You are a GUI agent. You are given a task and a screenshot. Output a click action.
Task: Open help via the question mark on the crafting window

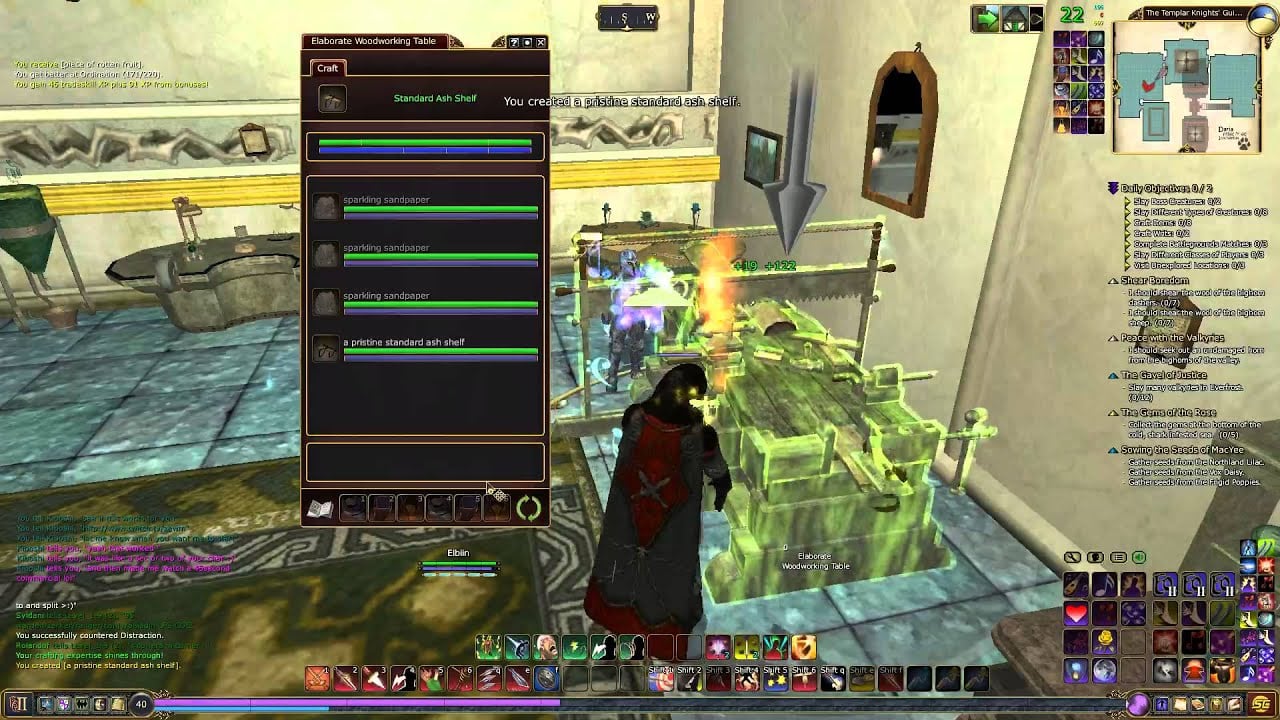pos(514,42)
